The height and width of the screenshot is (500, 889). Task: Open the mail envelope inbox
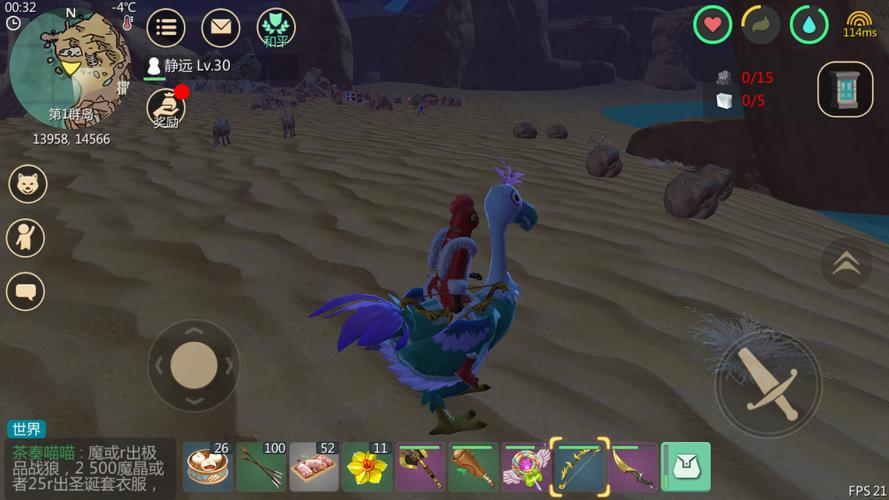pos(221,27)
